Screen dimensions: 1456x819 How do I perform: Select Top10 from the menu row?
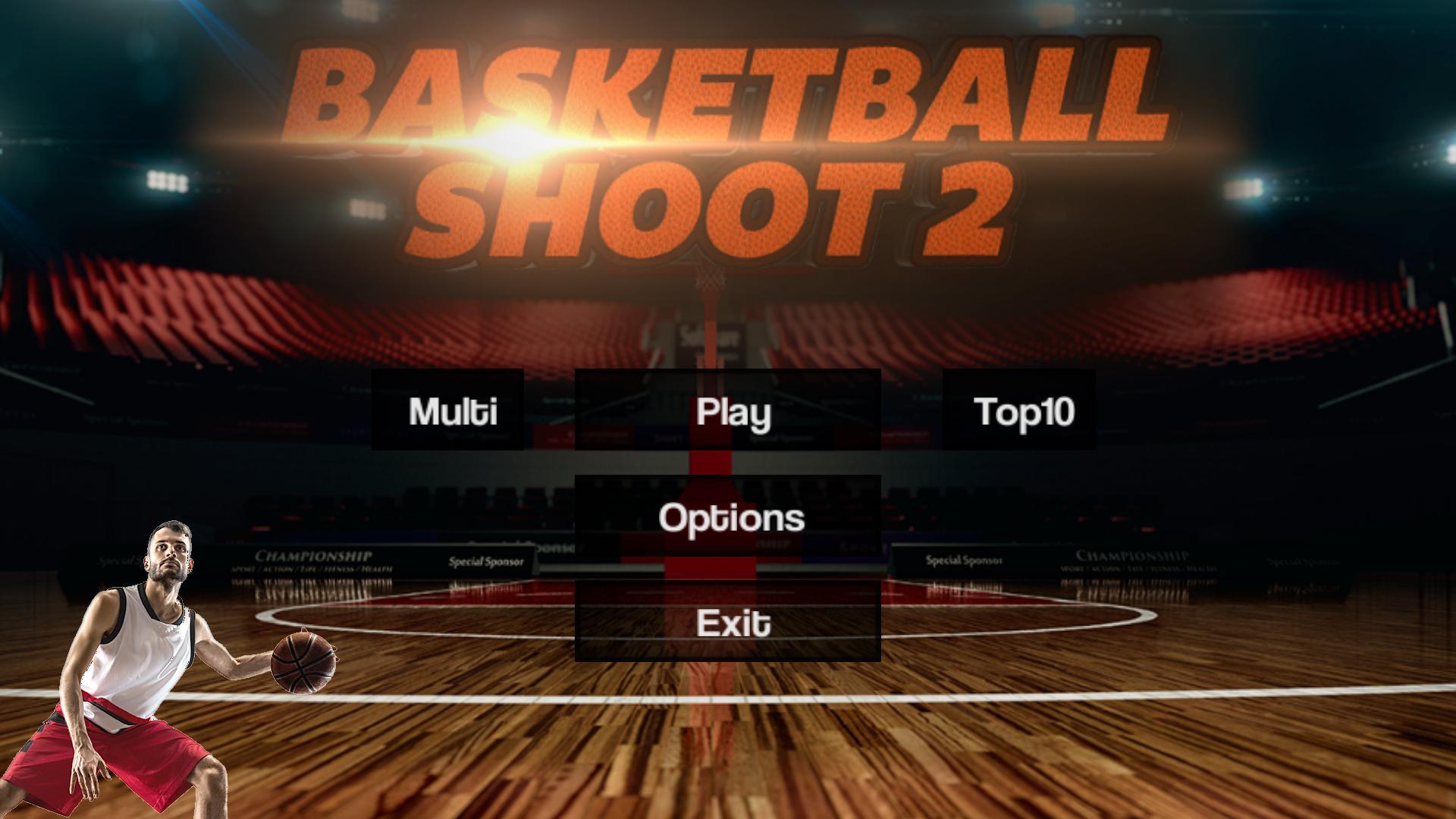pyautogui.click(x=1019, y=413)
